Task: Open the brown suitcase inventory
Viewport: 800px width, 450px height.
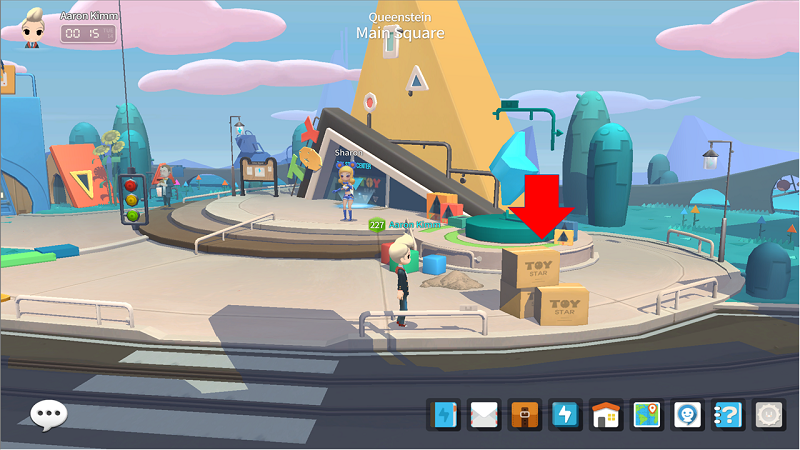Action: (x=525, y=414)
